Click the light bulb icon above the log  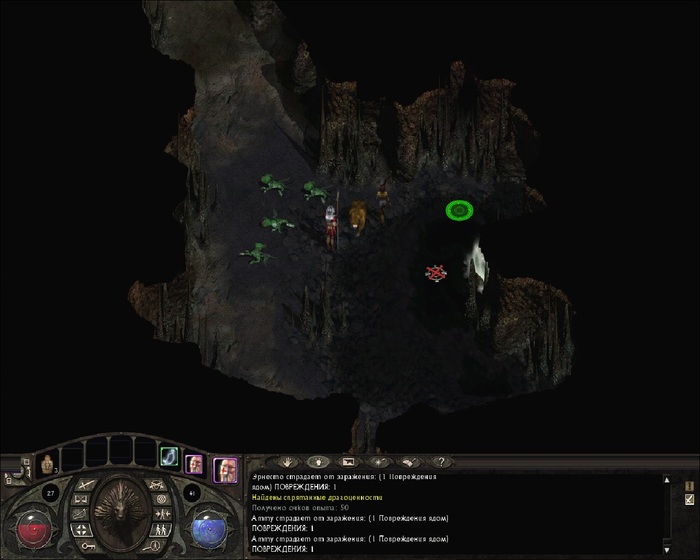coord(315,462)
